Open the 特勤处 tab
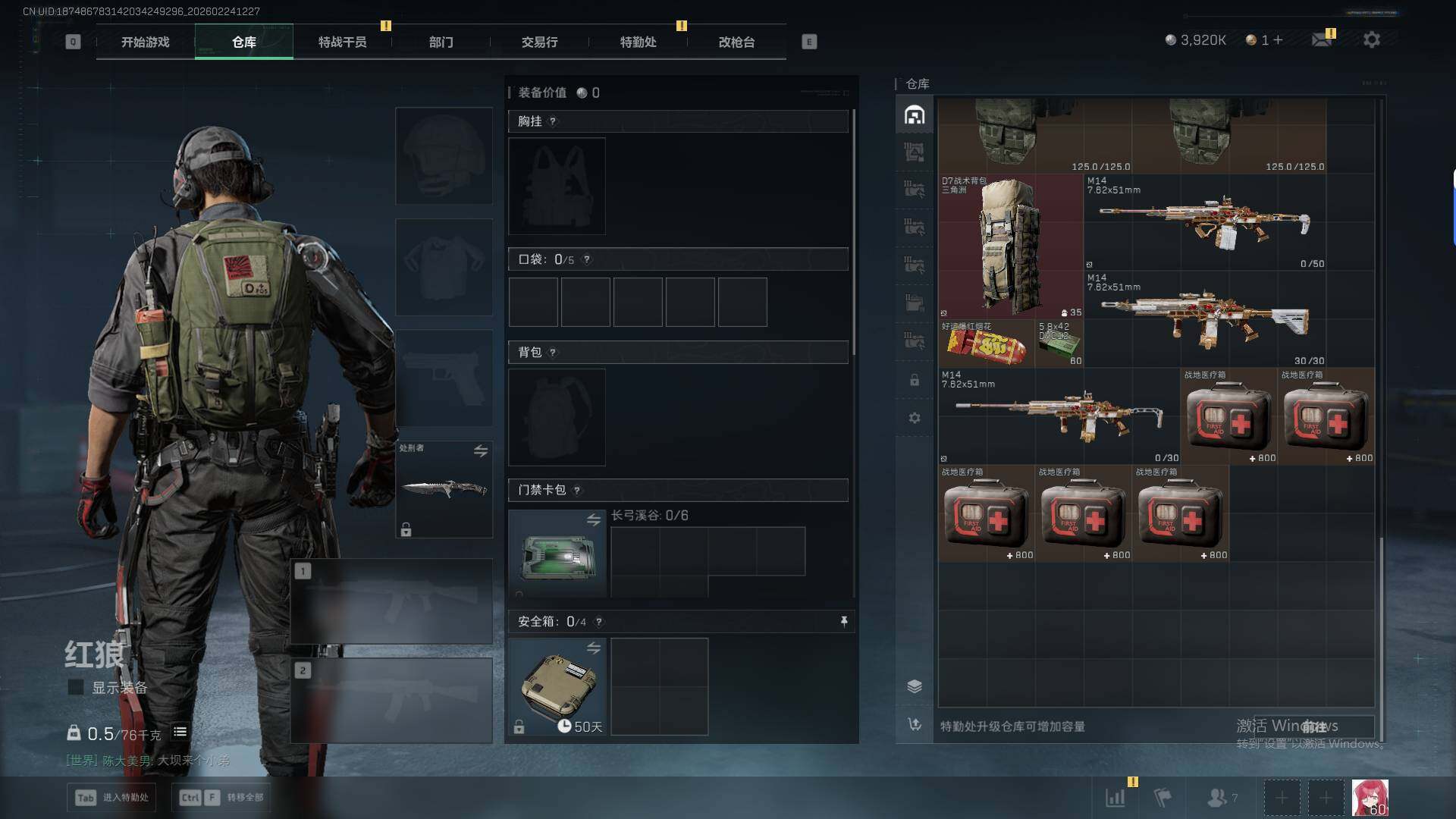Screen dimensions: 1456x819 pyautogui.click(x=638, y=42)
